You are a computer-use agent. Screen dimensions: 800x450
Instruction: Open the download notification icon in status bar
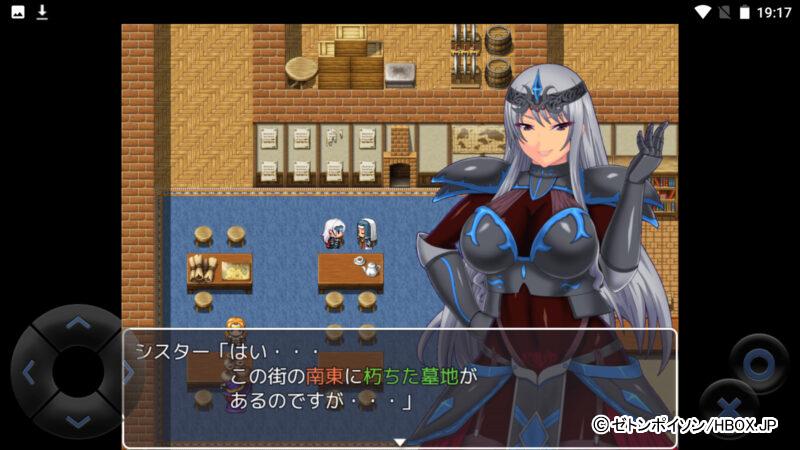[42, 12]
